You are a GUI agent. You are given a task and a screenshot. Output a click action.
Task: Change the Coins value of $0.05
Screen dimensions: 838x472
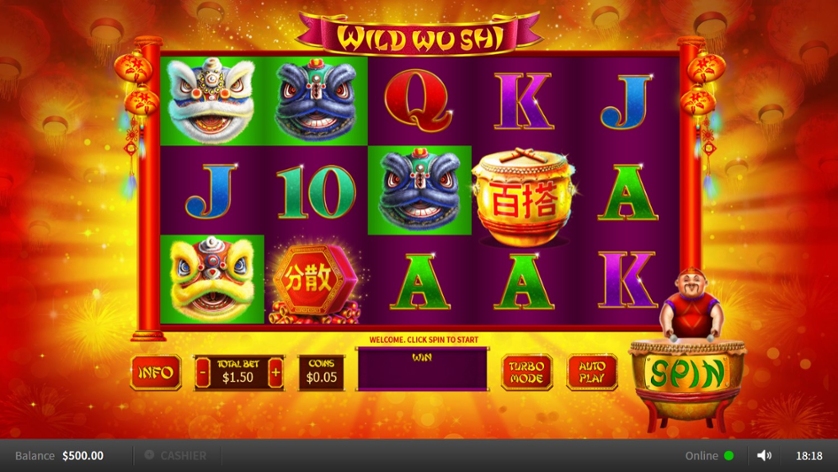tap(321, 373)
